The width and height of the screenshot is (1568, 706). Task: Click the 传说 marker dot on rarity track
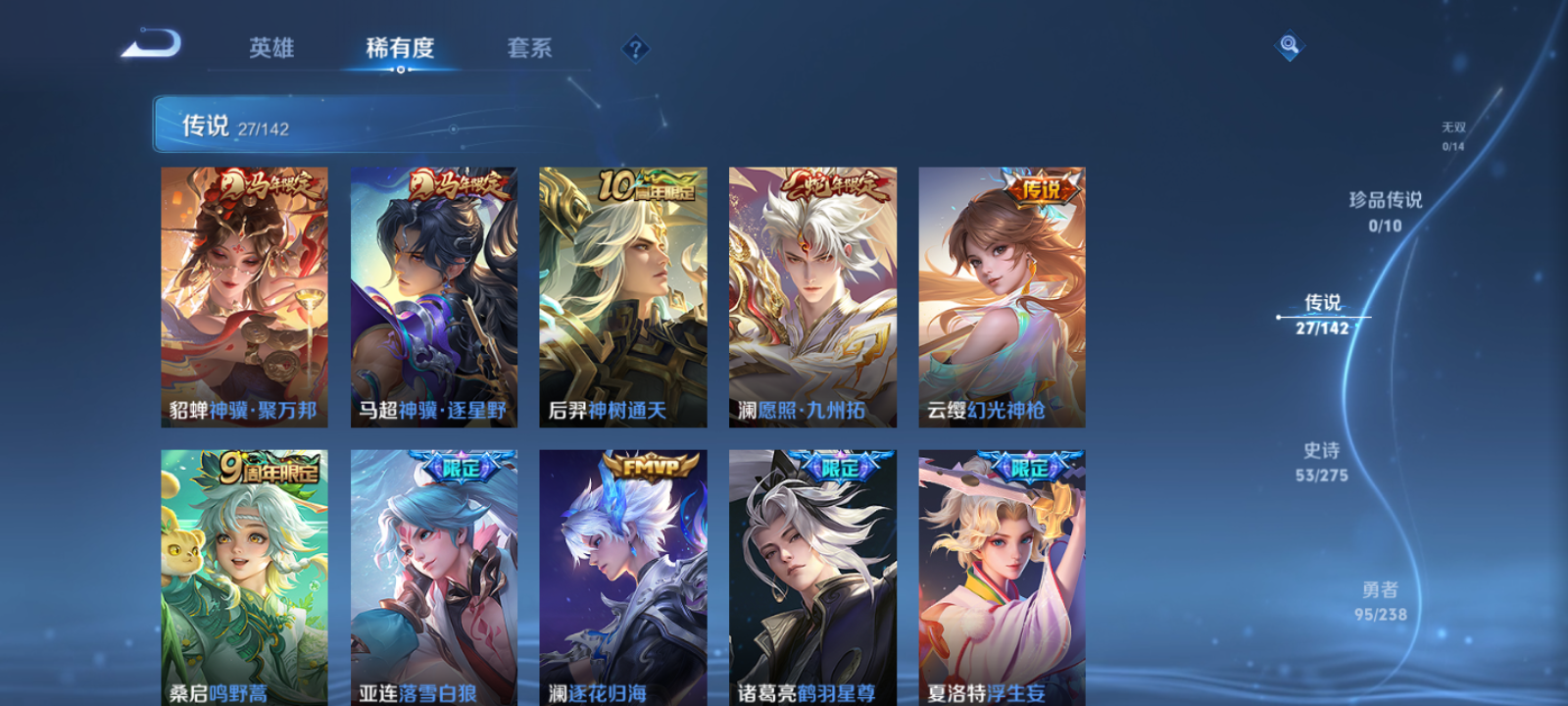tap(1279, 316)
